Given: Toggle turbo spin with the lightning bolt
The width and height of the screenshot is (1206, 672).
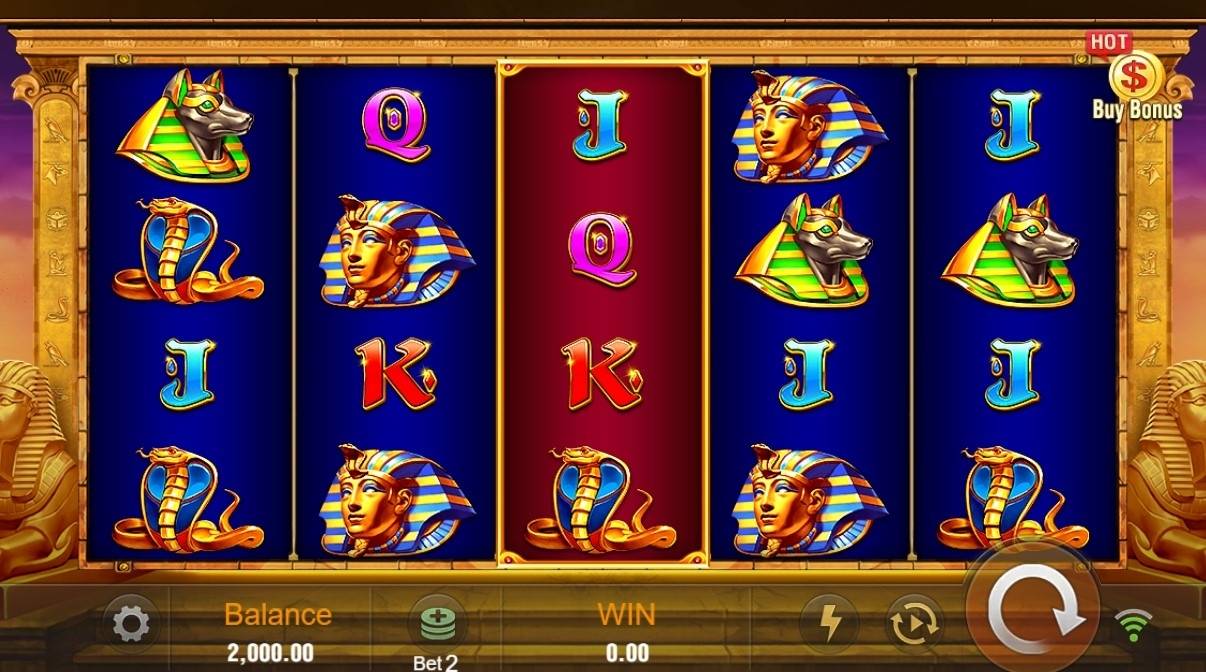Looking at the screenshot, I should click(831, 624).
